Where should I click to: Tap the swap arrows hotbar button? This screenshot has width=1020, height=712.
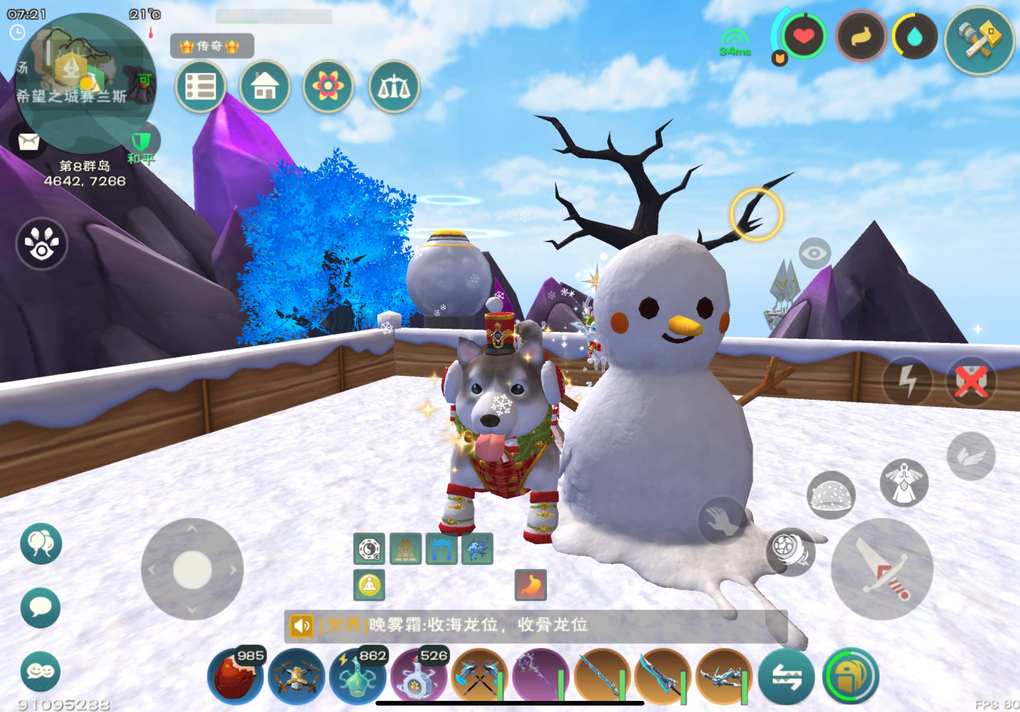click(x=786, y=677)
